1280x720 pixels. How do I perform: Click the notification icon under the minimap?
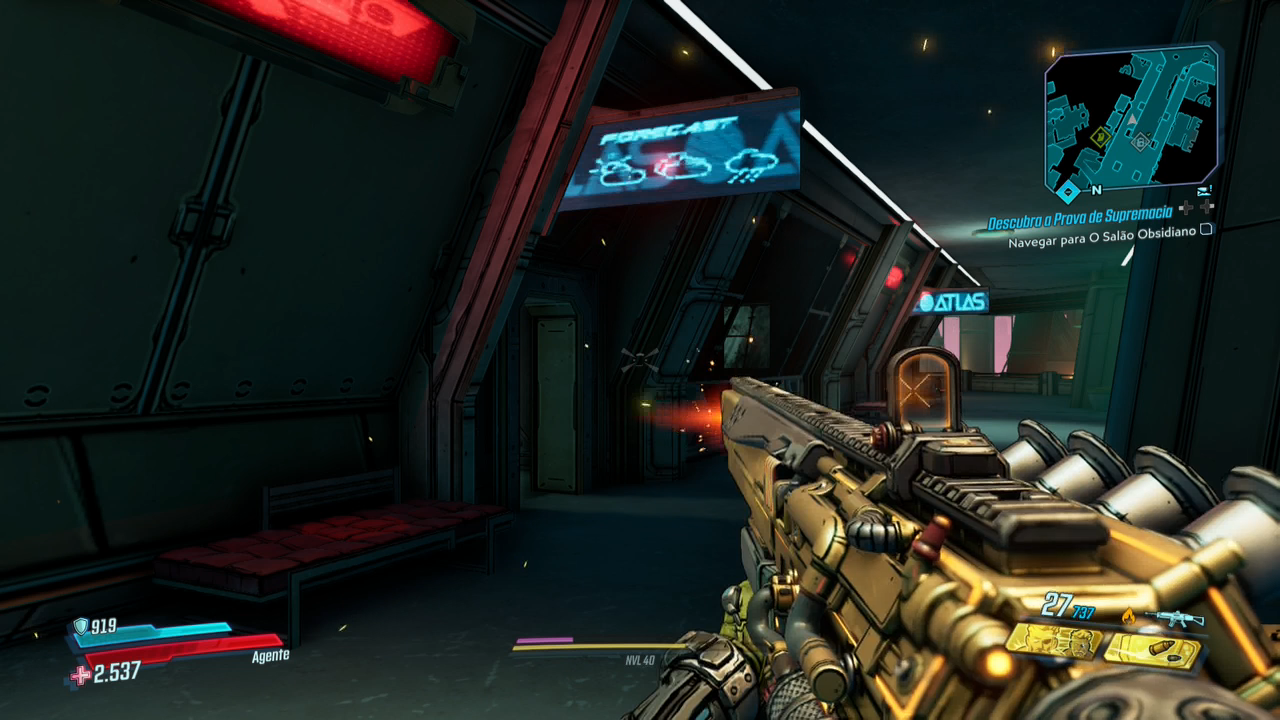pyautogui.click(x=1204, y=189)
